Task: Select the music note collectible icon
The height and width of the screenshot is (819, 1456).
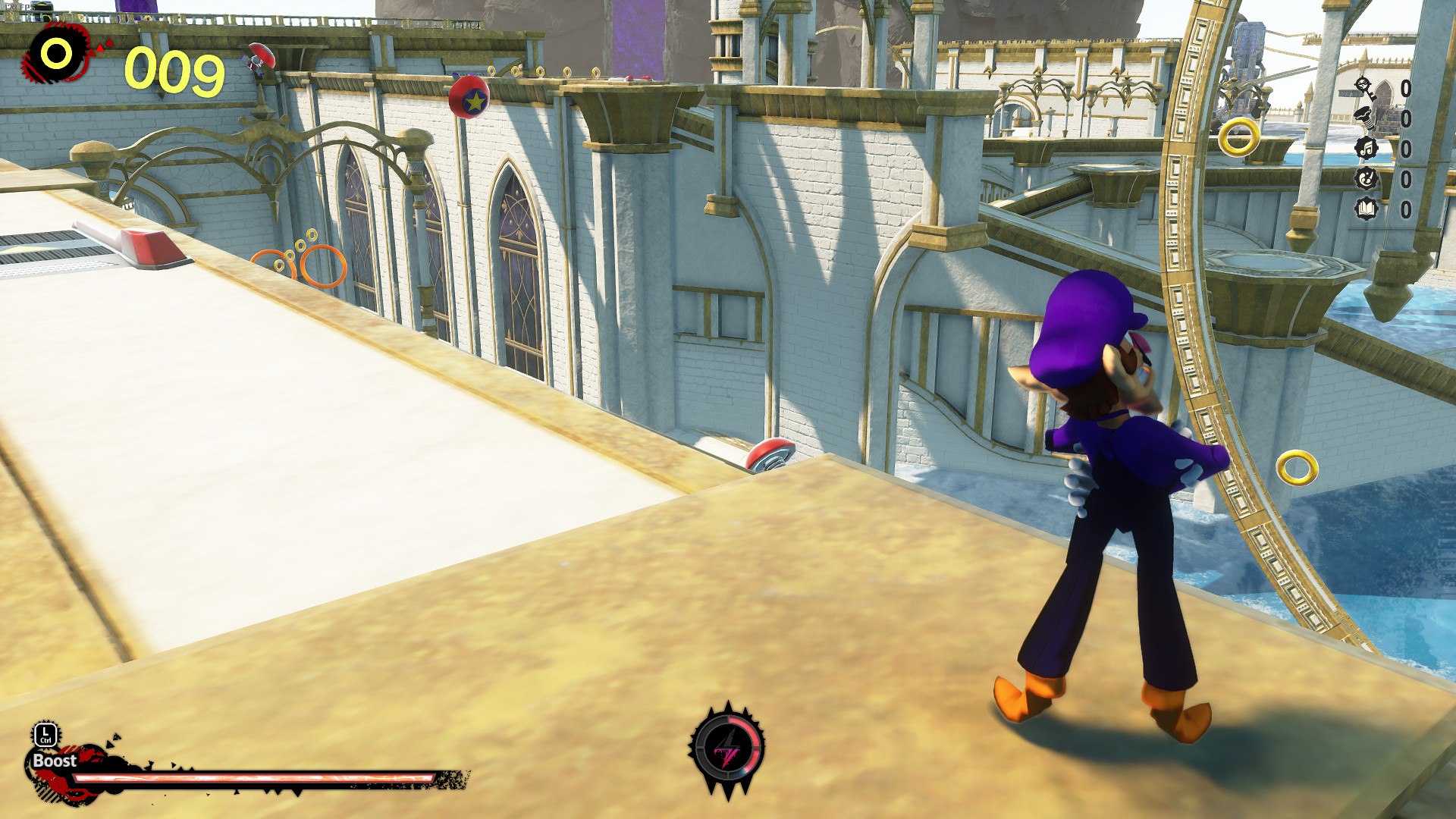Action: pyautogui.click(x=1365, y=148)
